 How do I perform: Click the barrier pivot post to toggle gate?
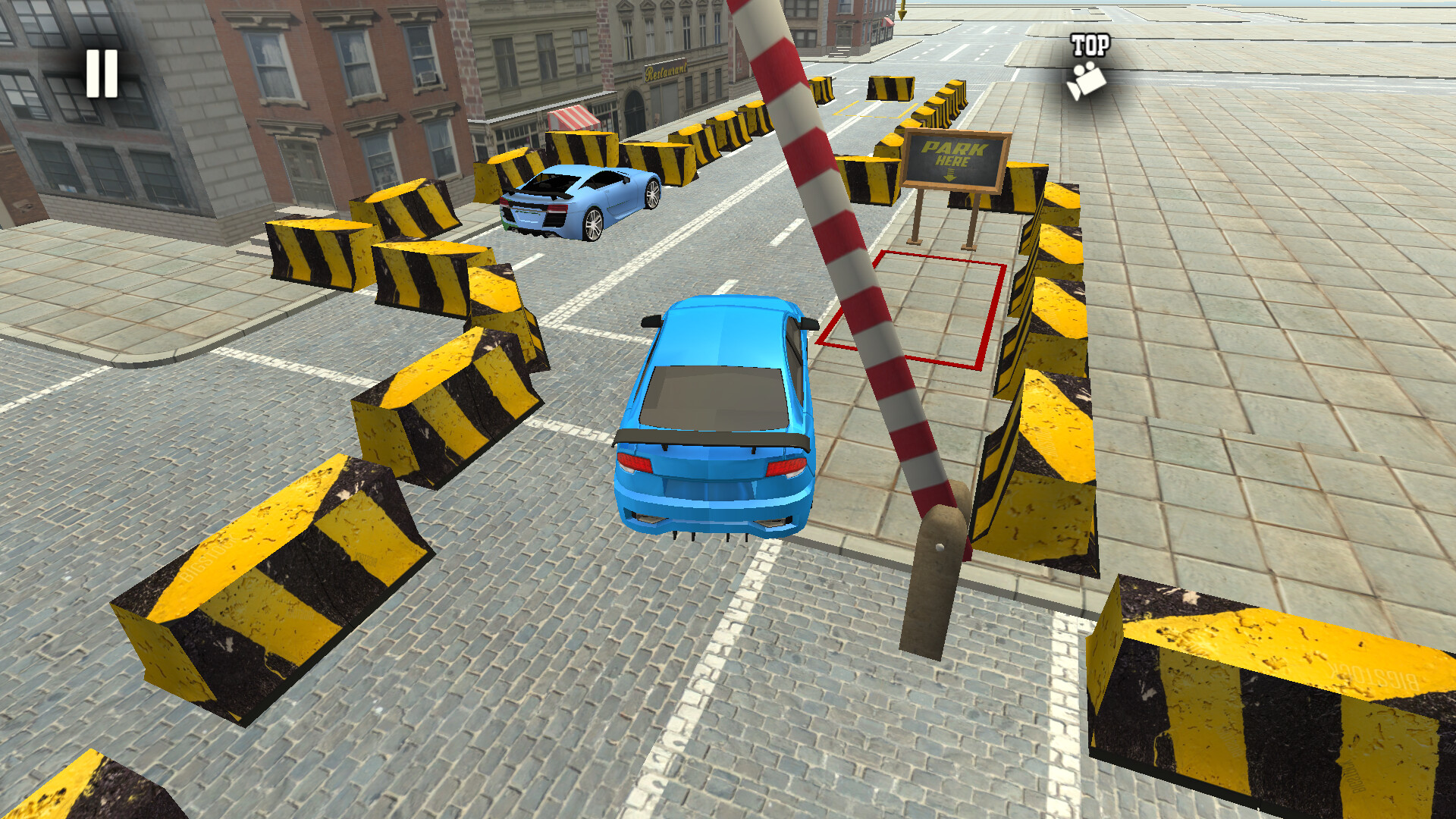point(931,599)
